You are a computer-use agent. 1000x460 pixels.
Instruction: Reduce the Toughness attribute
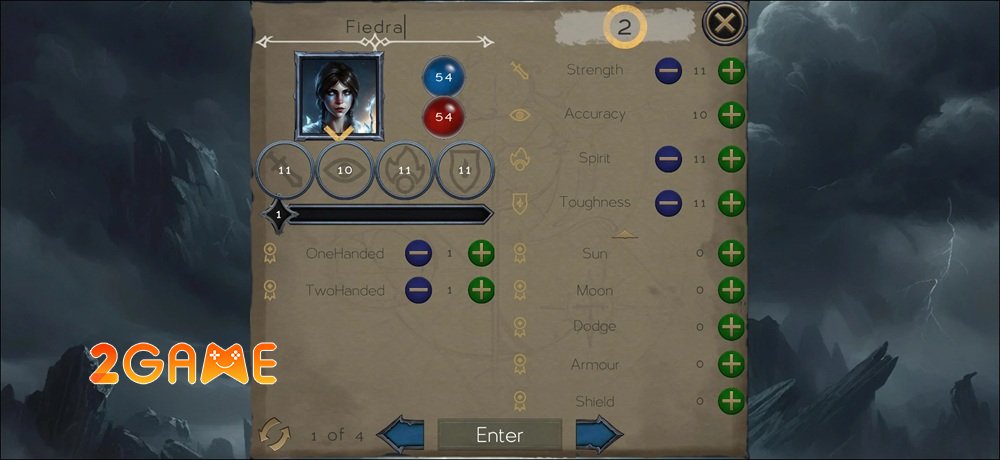click(668, 203)
